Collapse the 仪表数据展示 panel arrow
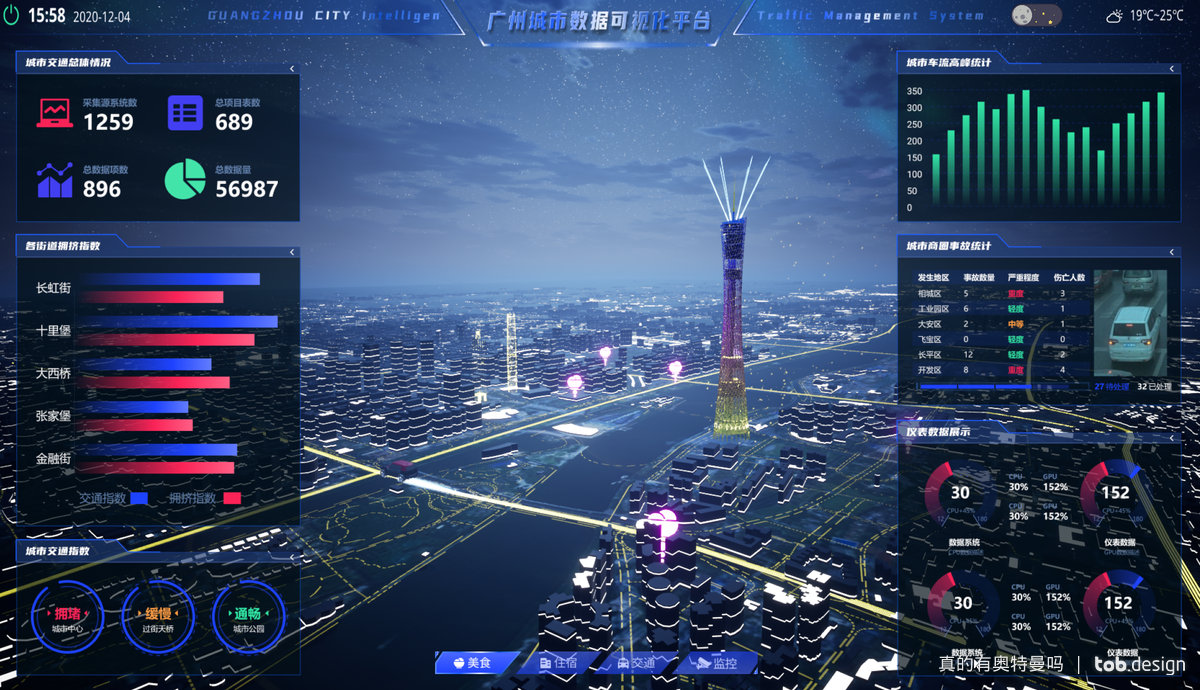1200x690 pixels. (x=1174, y=437)
